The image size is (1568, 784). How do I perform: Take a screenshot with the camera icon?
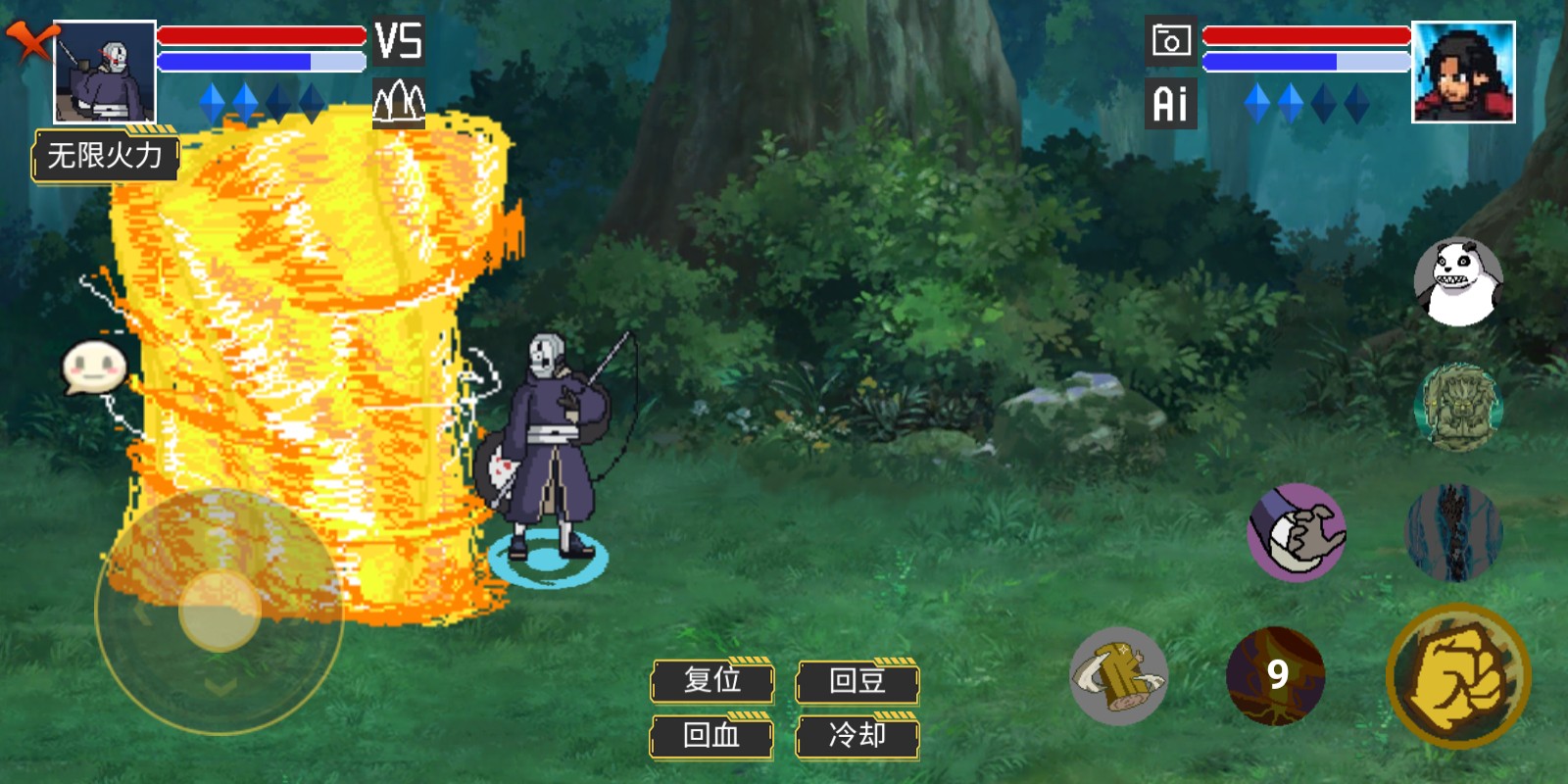tap(1170, 41)
